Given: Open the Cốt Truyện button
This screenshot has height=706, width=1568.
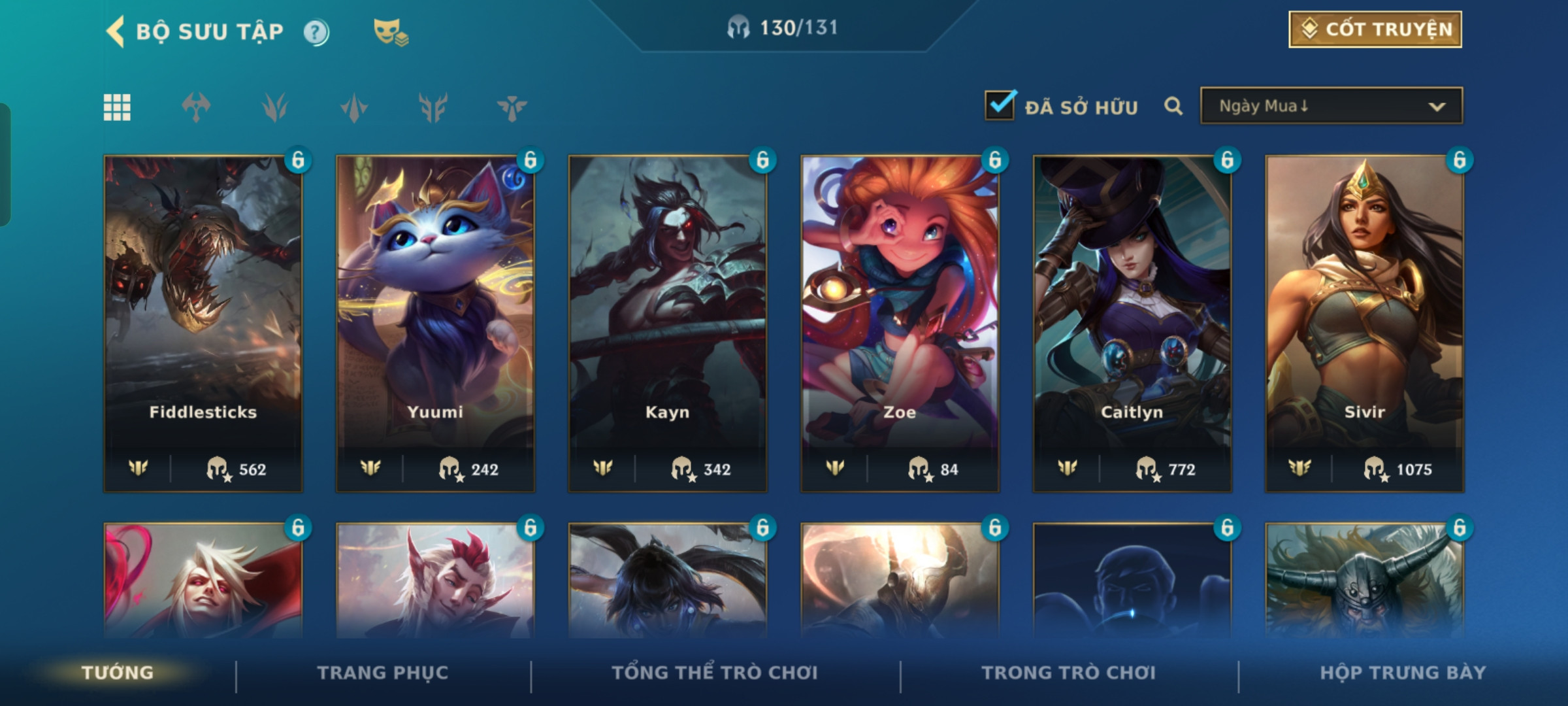Looking at the screenshot, I should (1375, 29).
